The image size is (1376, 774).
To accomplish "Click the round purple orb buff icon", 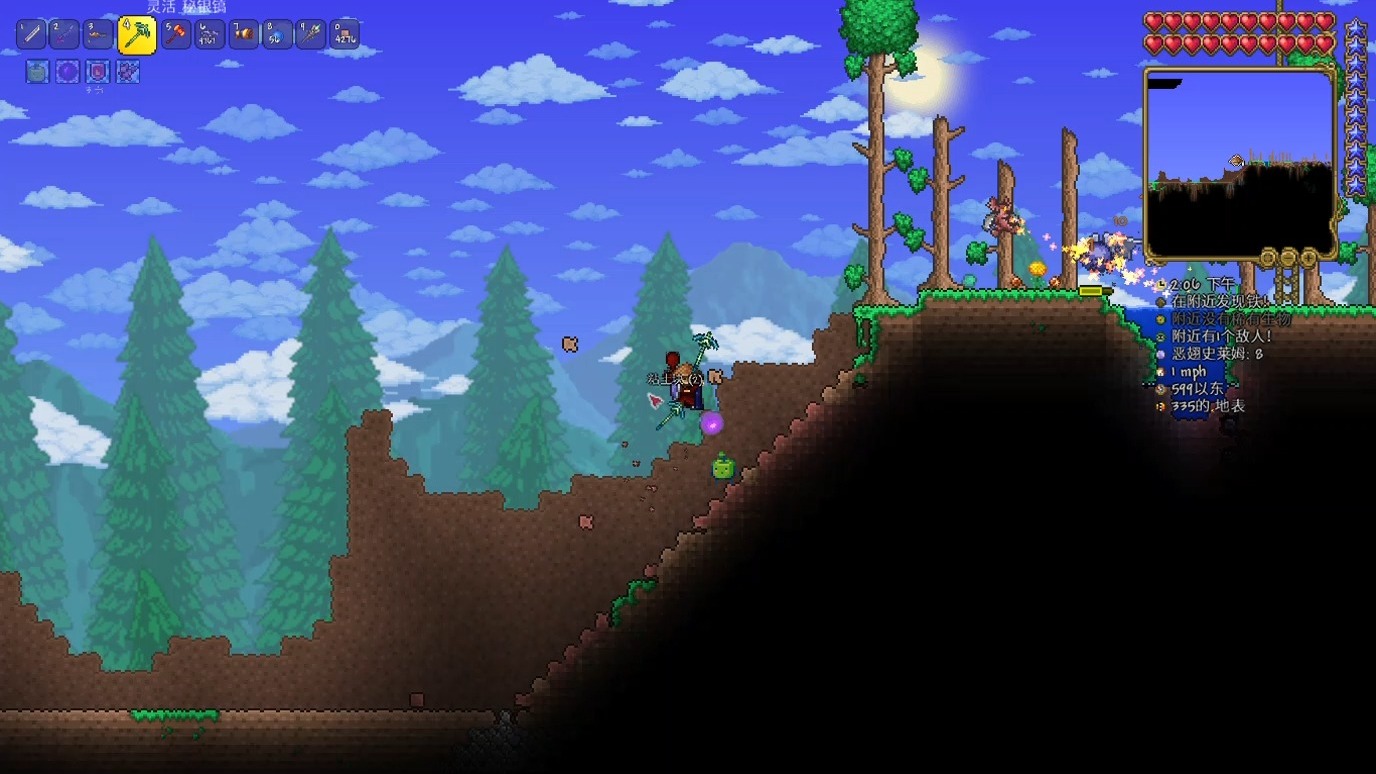I will pyautogui.click(x=67, y=72).
